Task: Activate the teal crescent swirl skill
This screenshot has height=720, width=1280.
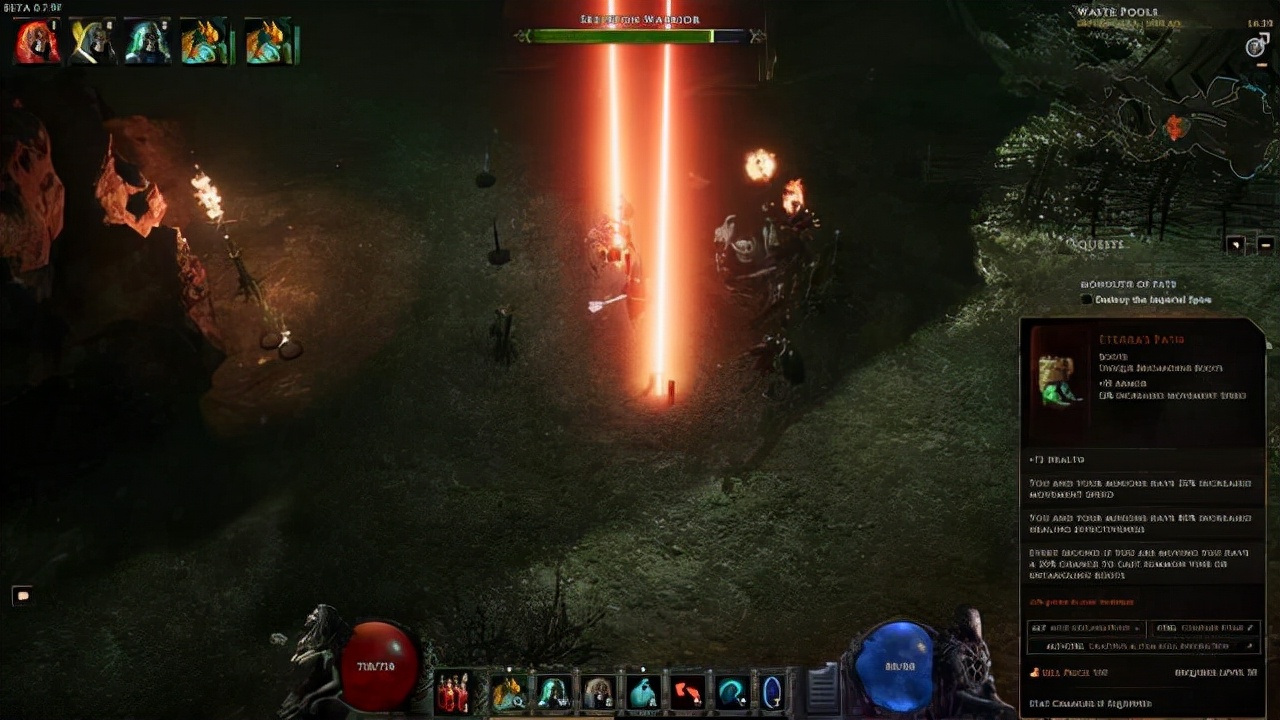Action: pos(731,692)
